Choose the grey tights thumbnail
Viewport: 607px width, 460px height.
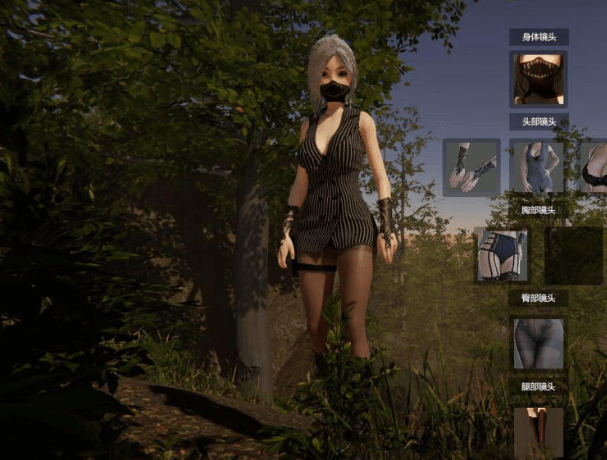pyautogui.click(x=539, y=343)
